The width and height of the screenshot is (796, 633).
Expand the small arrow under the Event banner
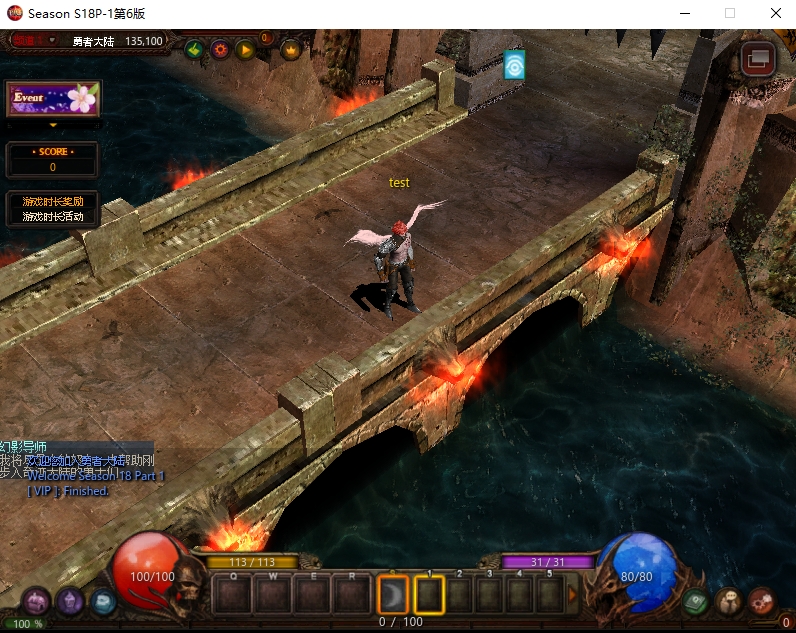point(53,126)
